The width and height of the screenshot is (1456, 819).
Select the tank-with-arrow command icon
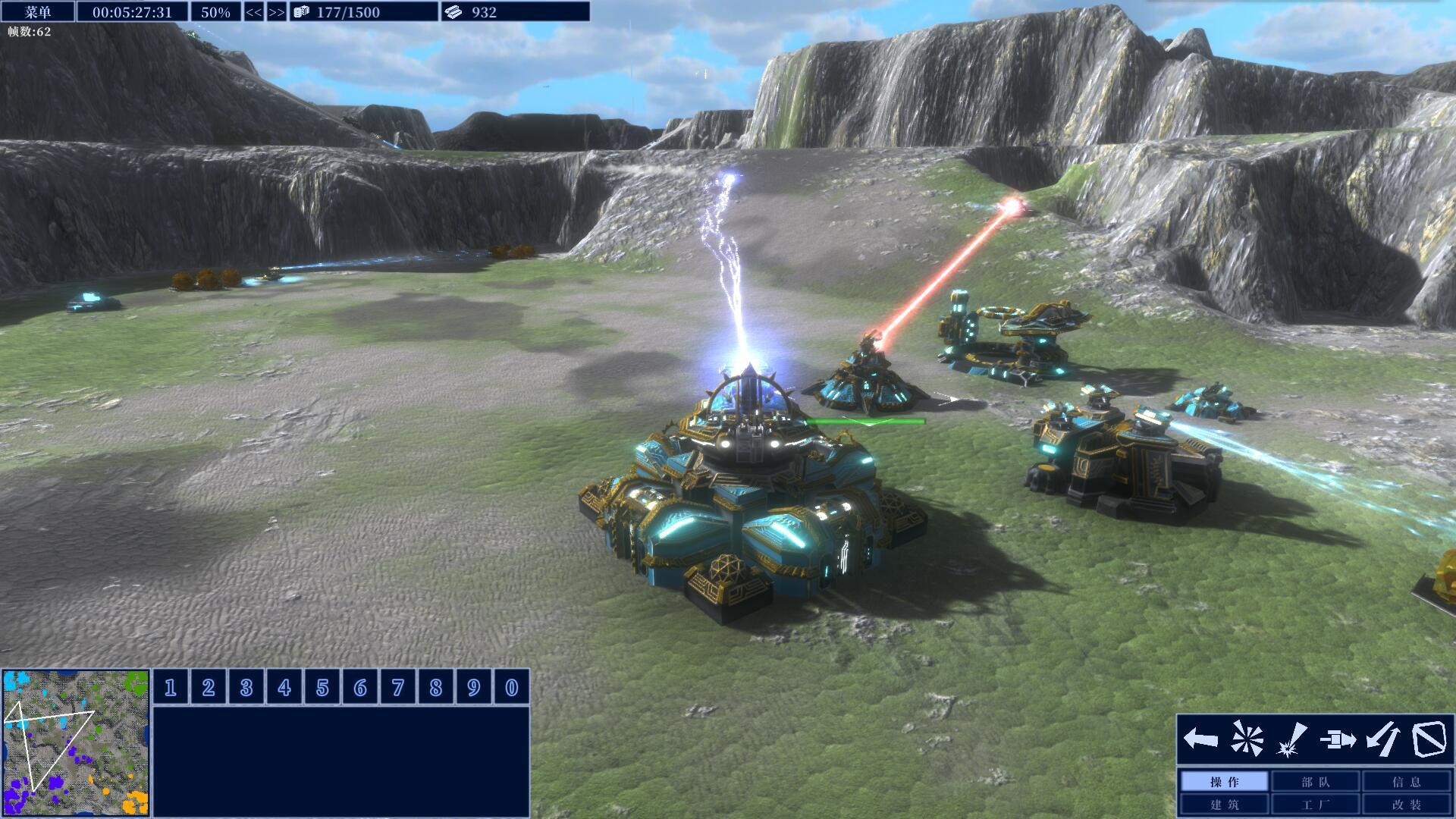tap(1337, 739)
